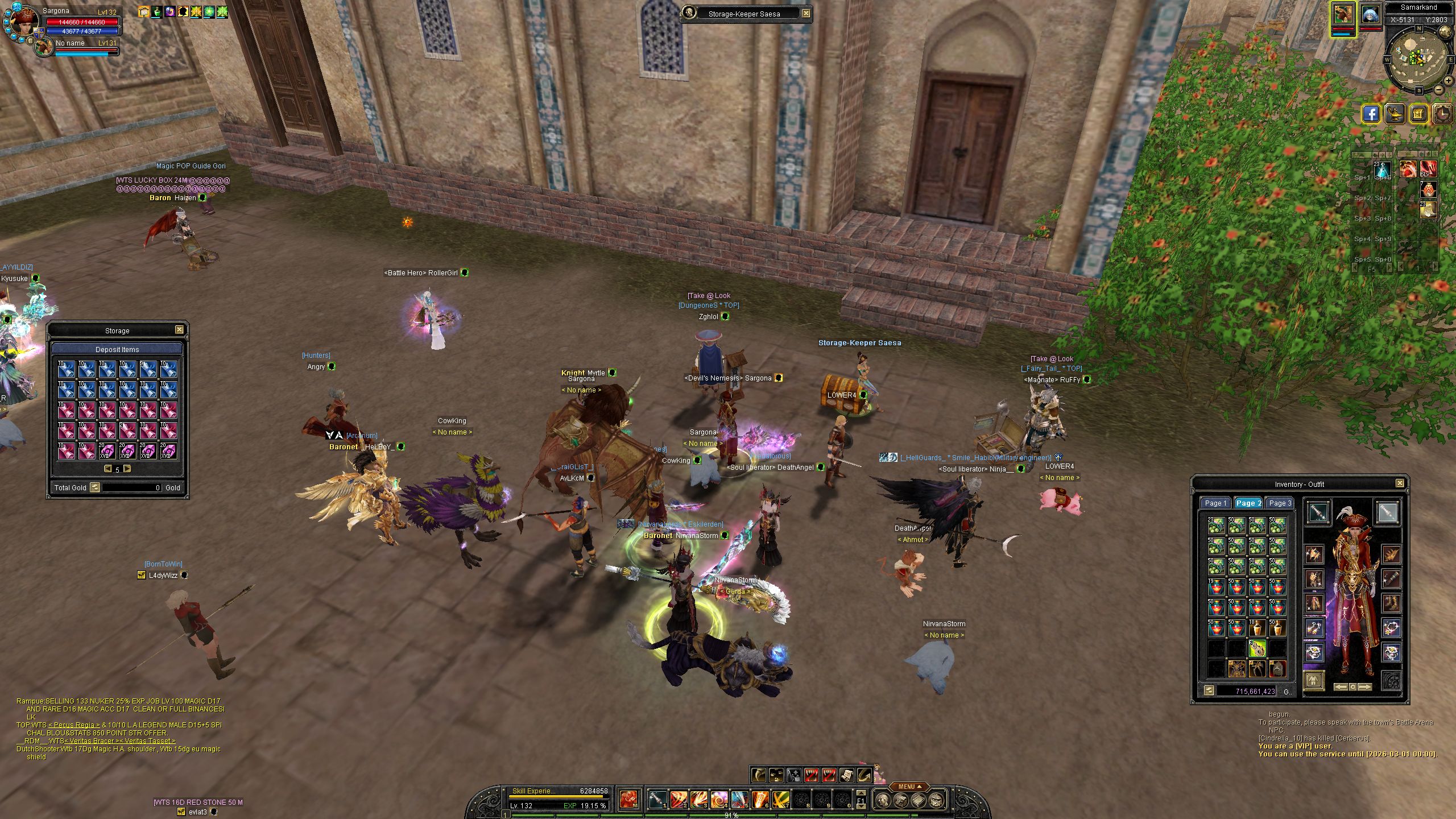The width and height of the screenshot is (1456, 819).
Task: Go to previous storage page arrow
Action: tap(107, 469)
